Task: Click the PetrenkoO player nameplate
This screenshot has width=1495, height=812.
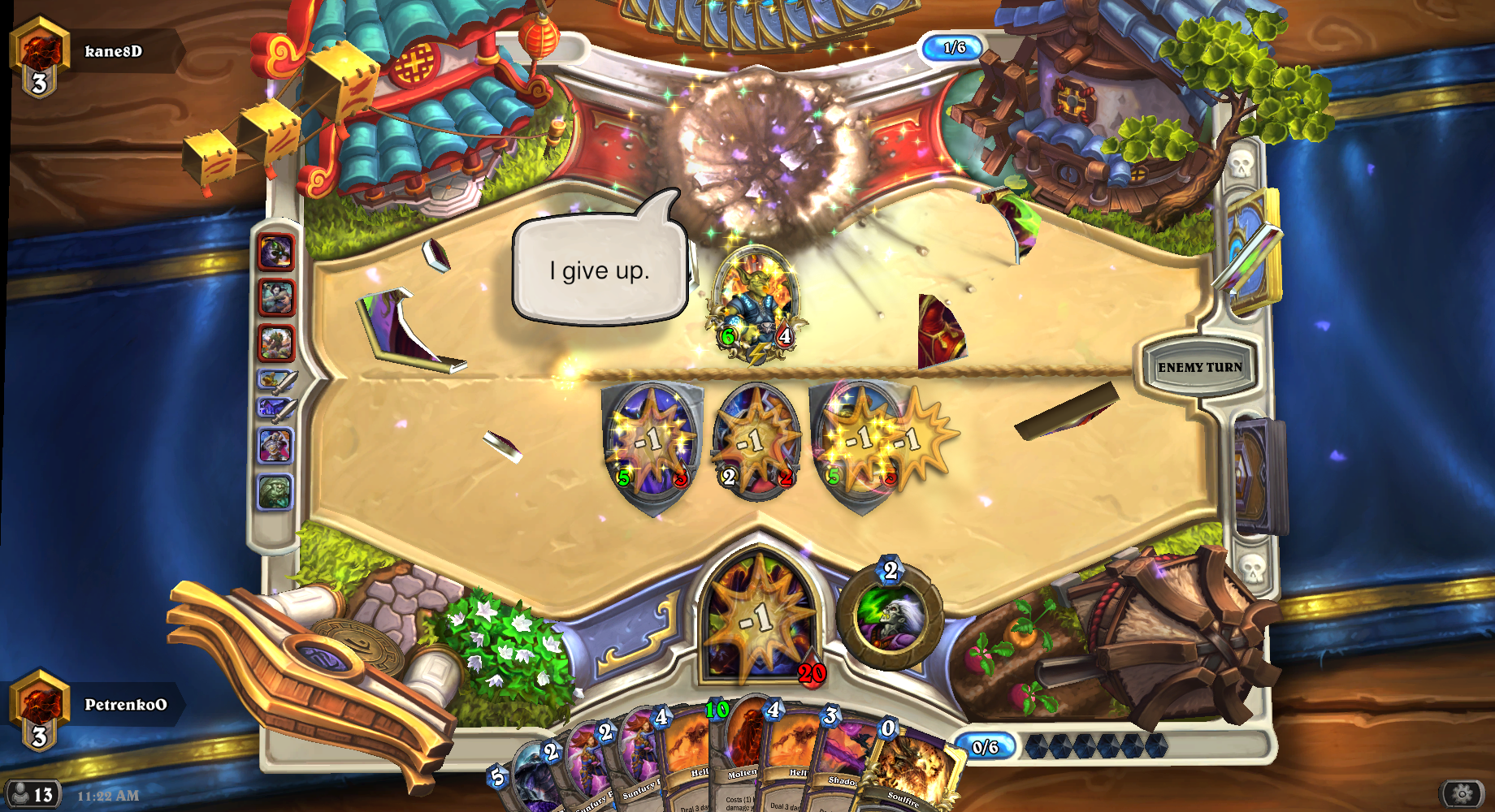Action: 125,705
